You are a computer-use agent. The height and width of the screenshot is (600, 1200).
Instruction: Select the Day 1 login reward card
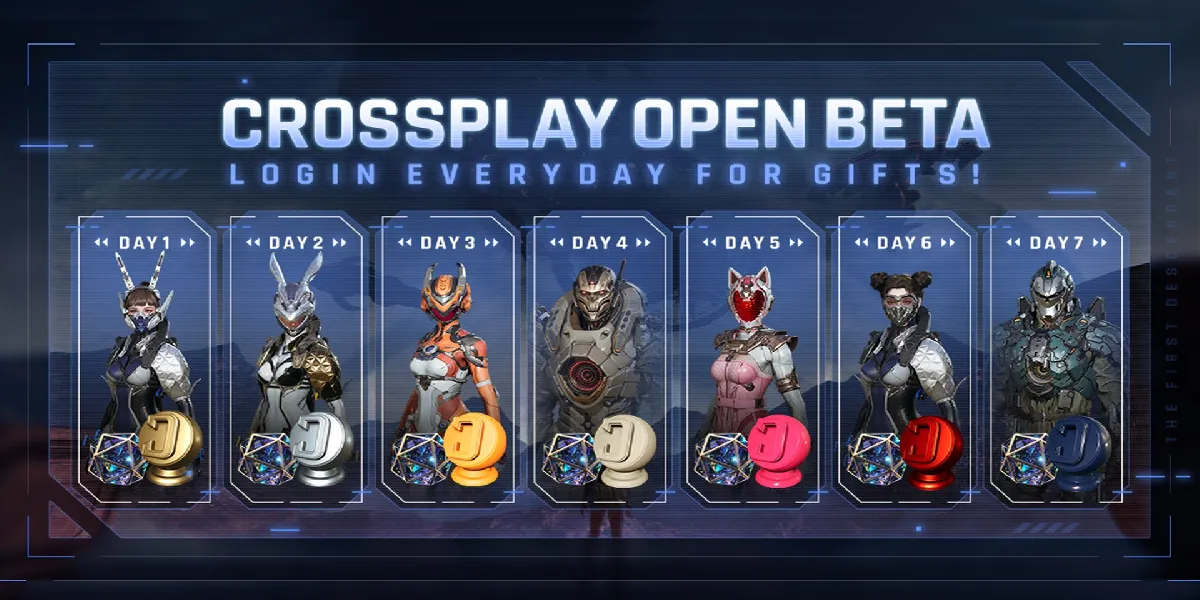[144, 360]
